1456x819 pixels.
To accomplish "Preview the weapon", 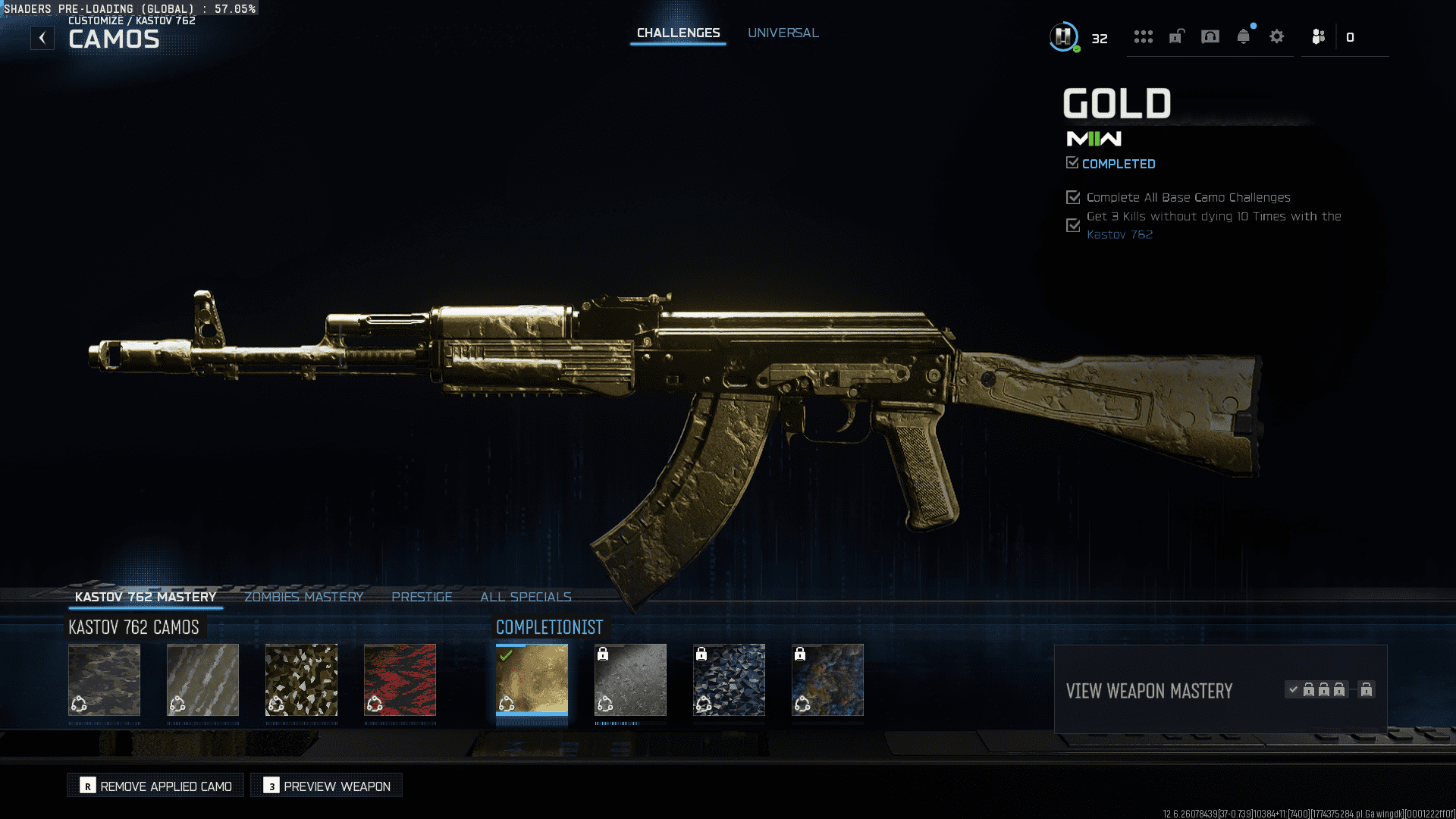I will pos(327,786).
